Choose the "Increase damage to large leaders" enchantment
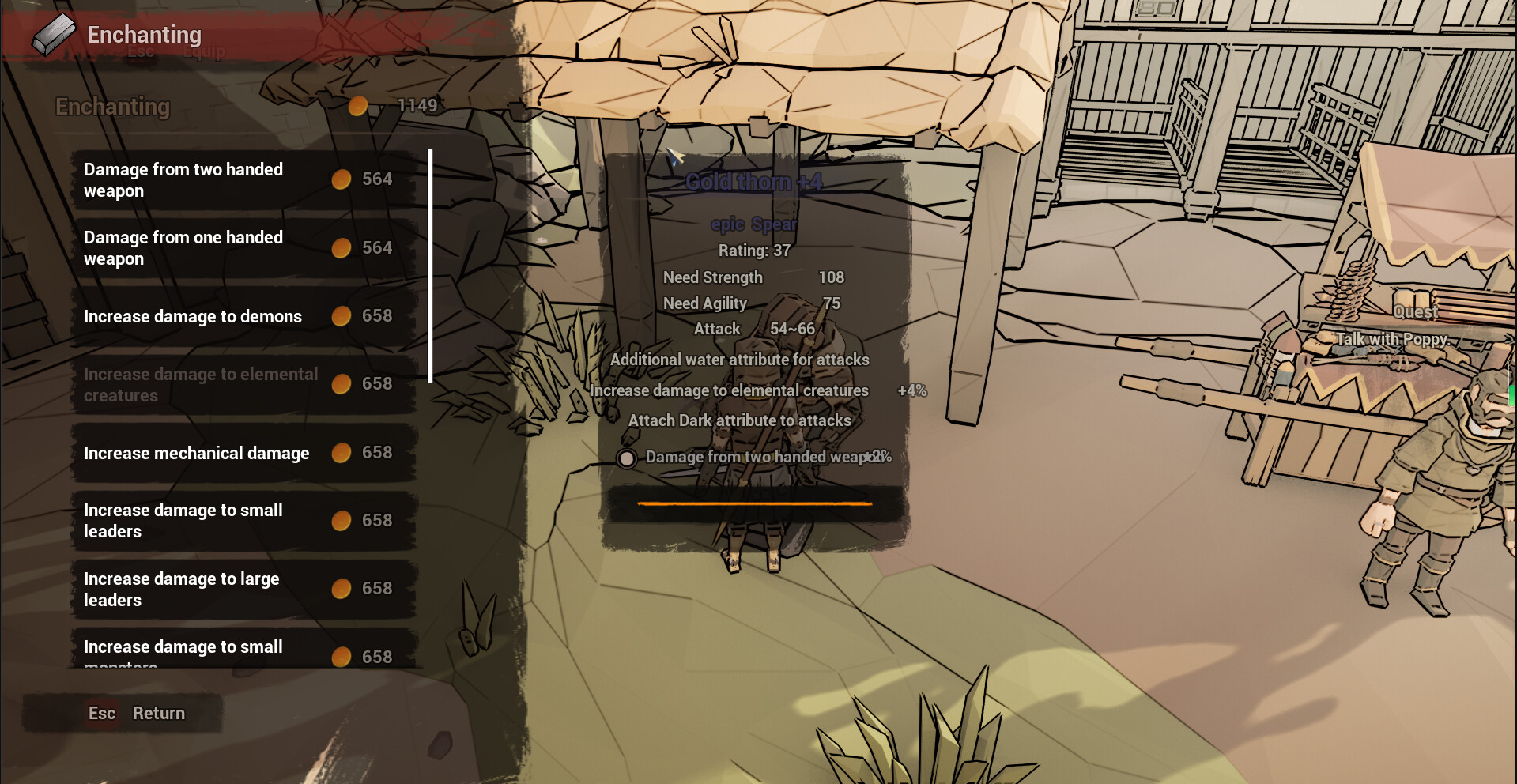Viewport: 1517px width, 784px height. 181,588
